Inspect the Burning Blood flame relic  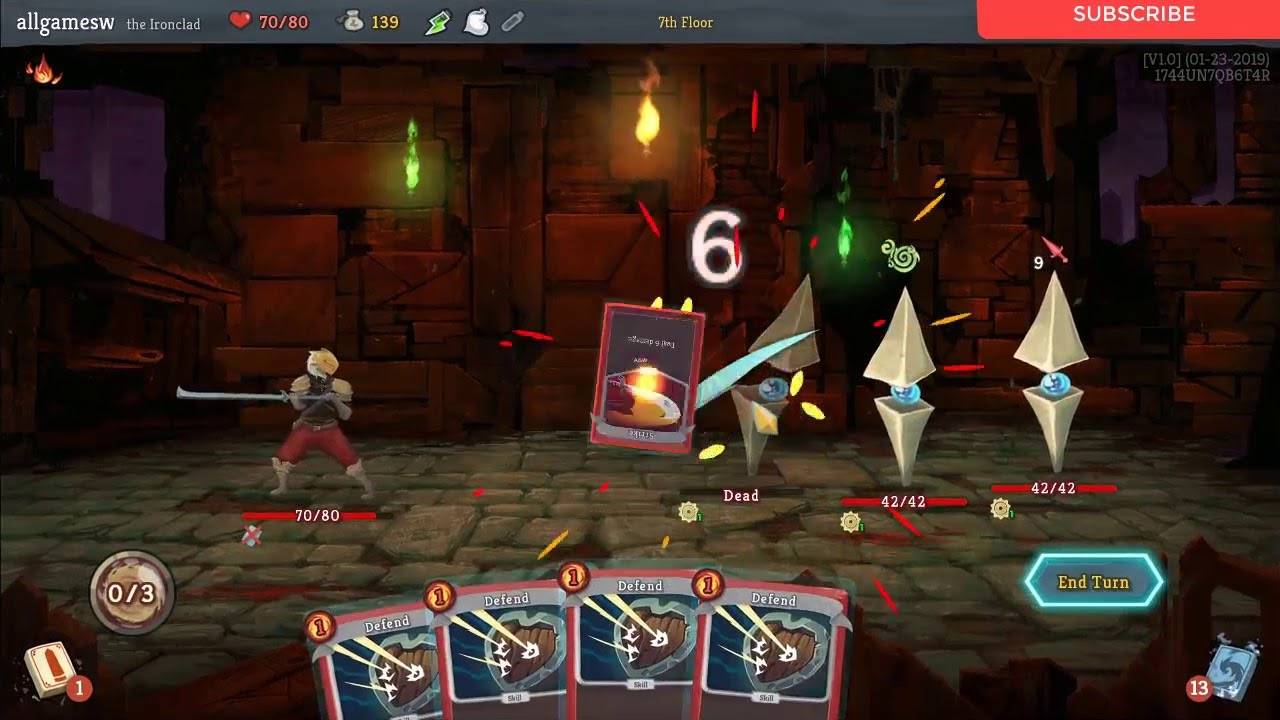(42, 70)
